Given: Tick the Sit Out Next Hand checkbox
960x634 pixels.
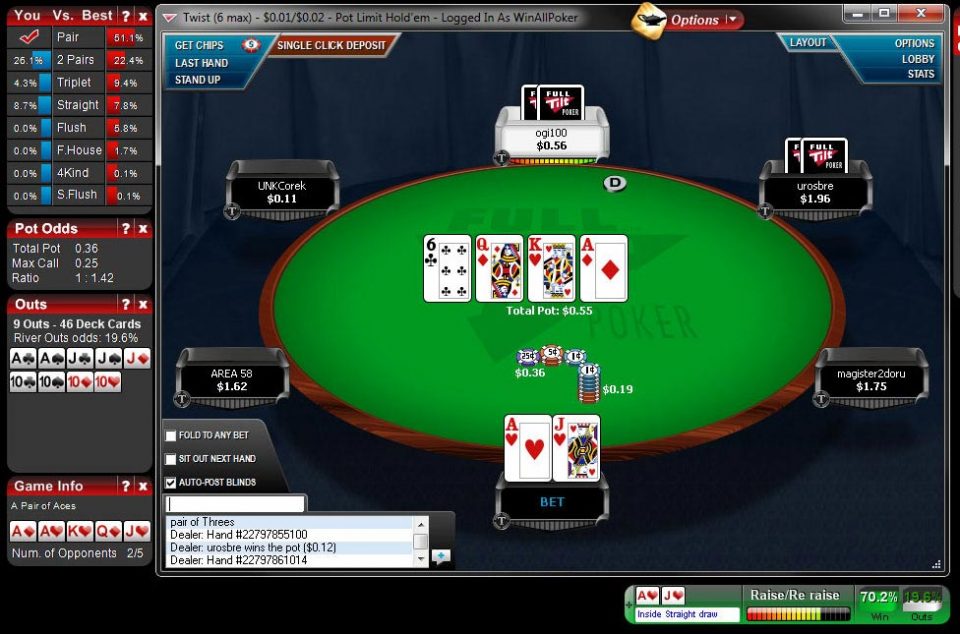Looking at the screenshot, I should (171, 459).
